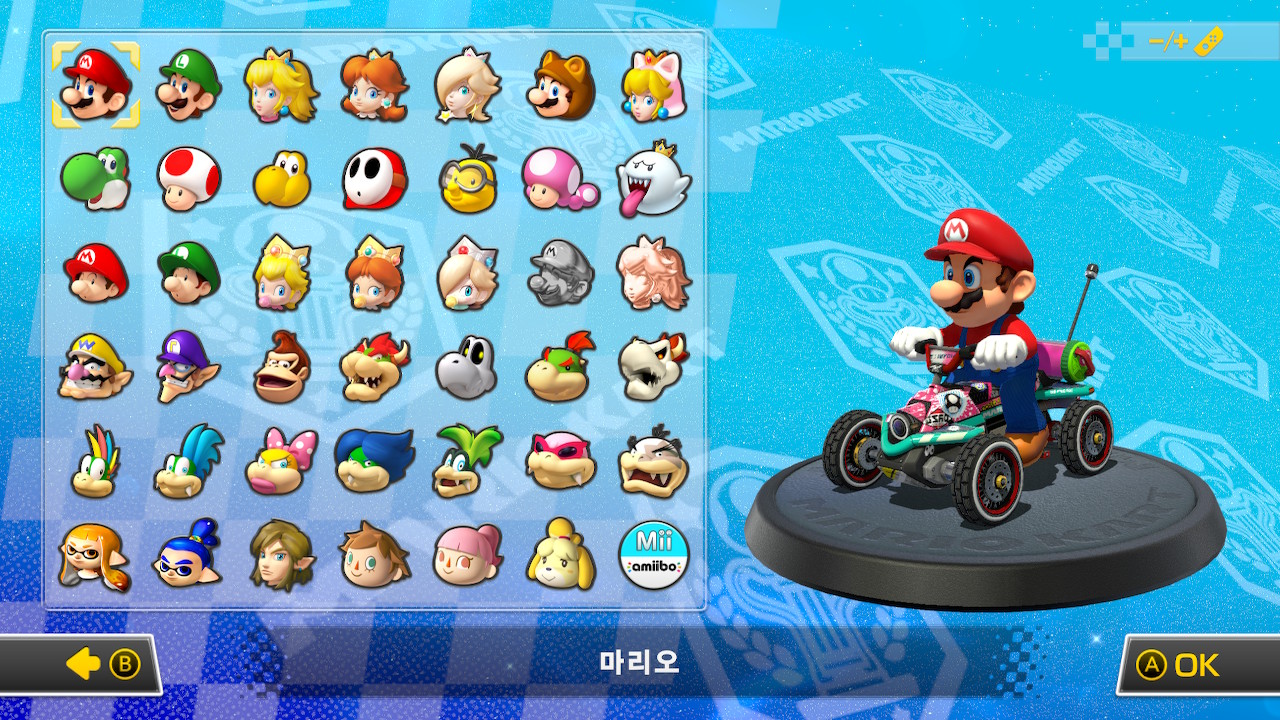Select Tanooki Mario in raccoon suit

coord(560,85)
